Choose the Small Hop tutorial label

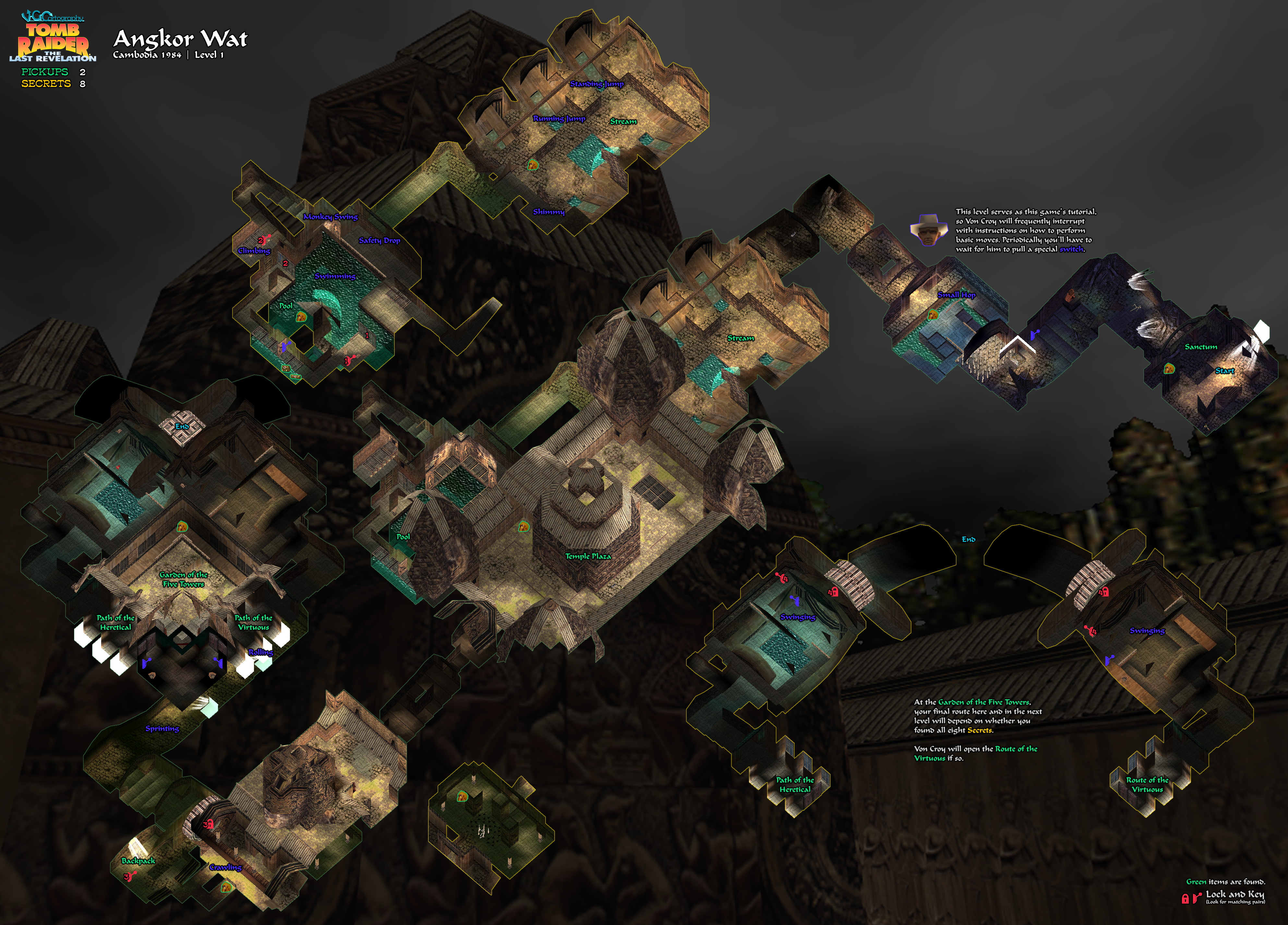(x=956, y=295)
